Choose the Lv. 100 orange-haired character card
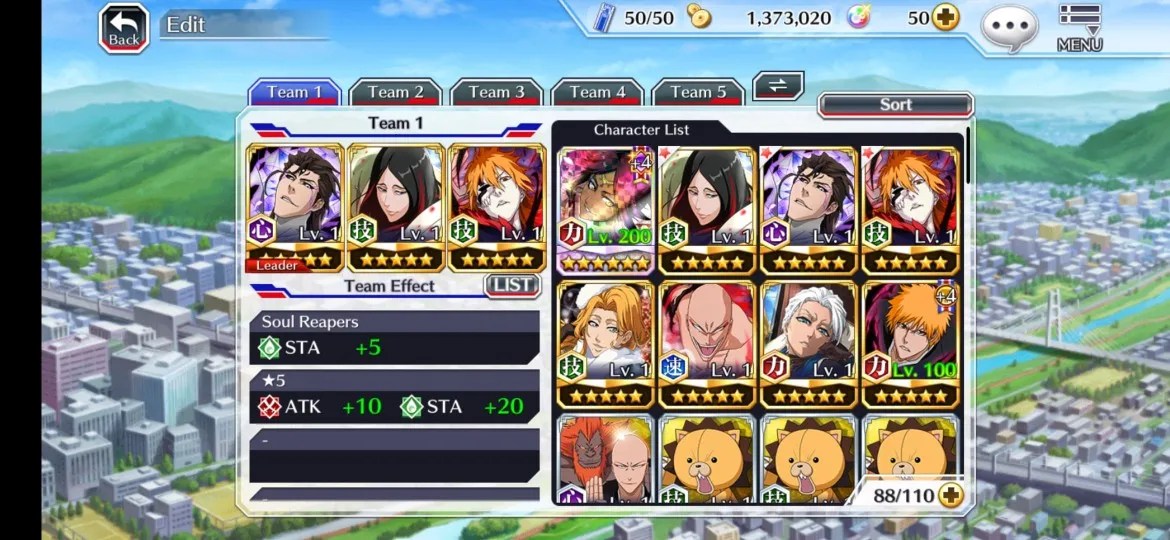The width and height of the screenshot is (1170, 540). (910, 344)
